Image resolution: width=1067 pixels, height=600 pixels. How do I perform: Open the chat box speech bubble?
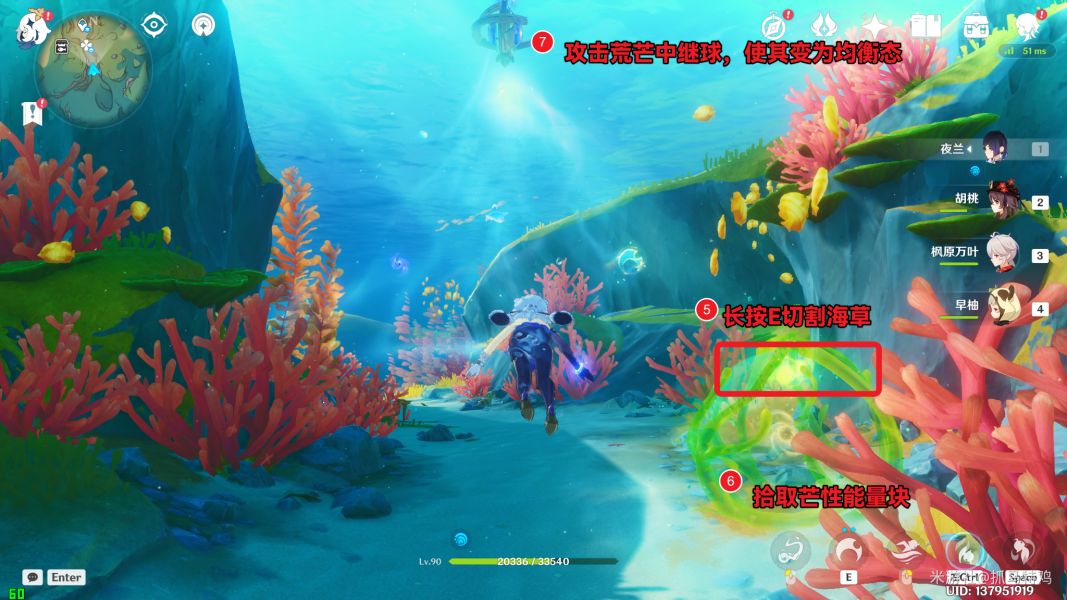coord(33,577)
